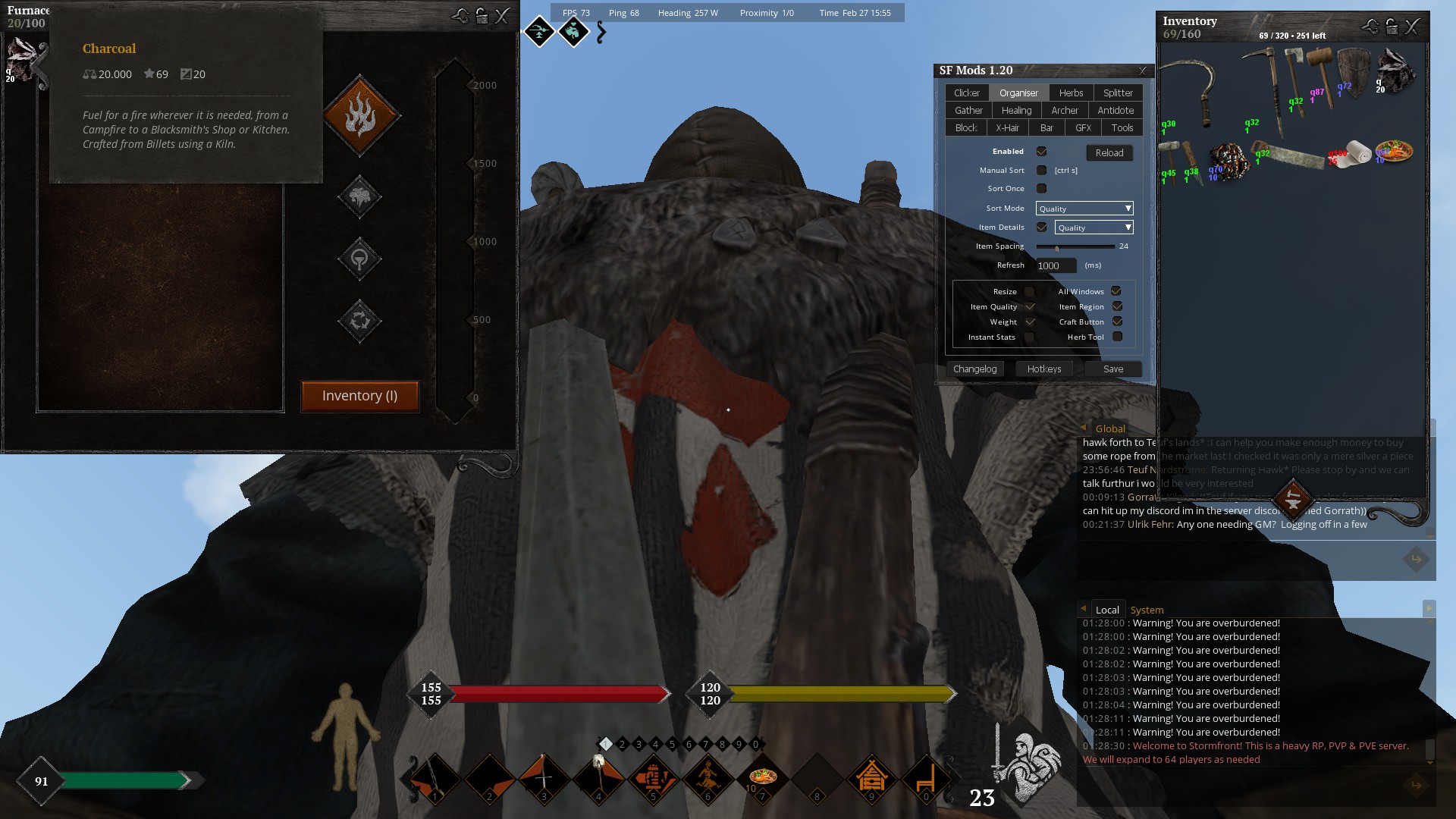This screenshot has height=819, width=1456.
Task: Enable the Manual Sort checkbox
Action: (1042, 171)
